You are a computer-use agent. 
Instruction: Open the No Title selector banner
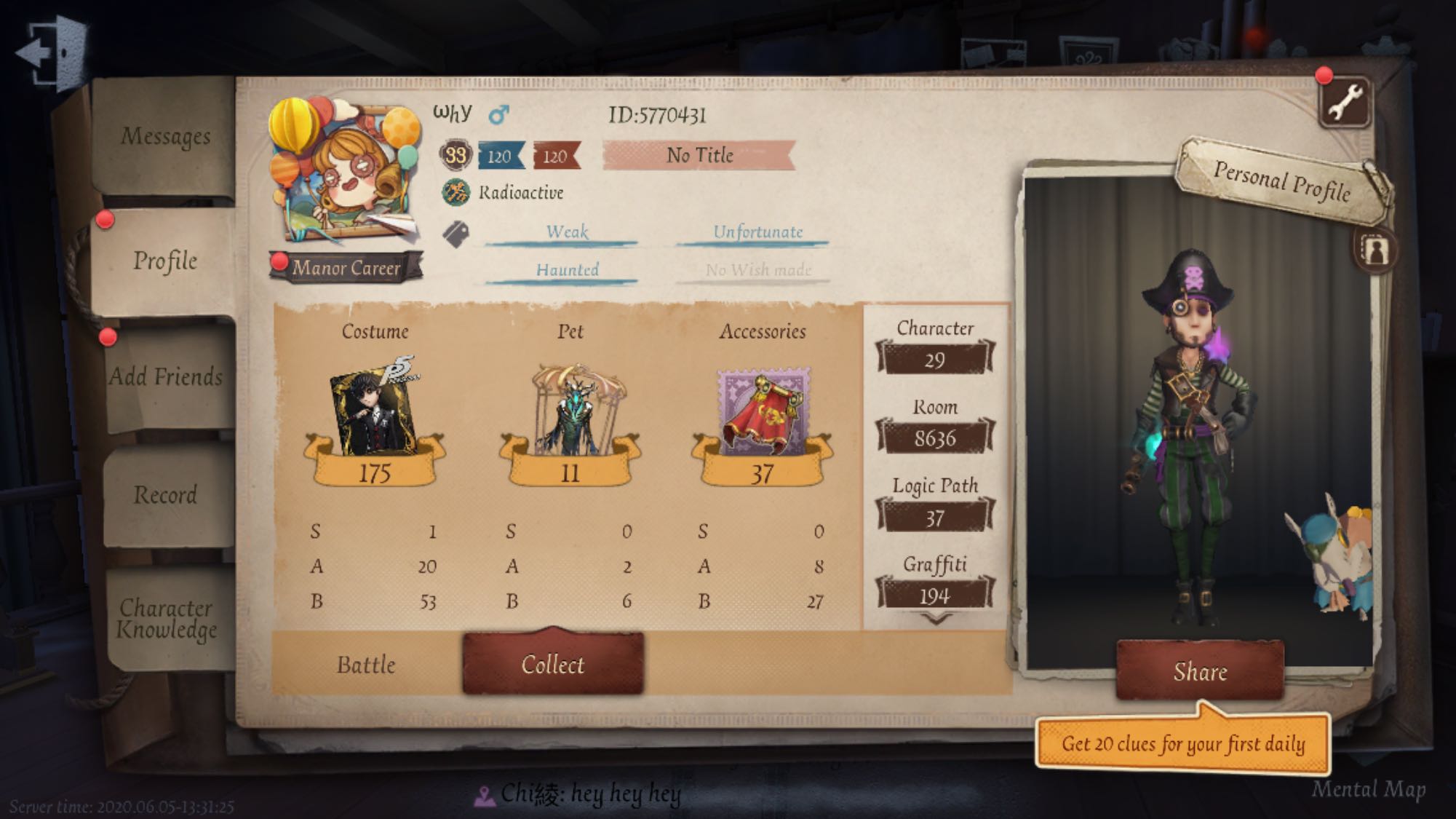700,155
